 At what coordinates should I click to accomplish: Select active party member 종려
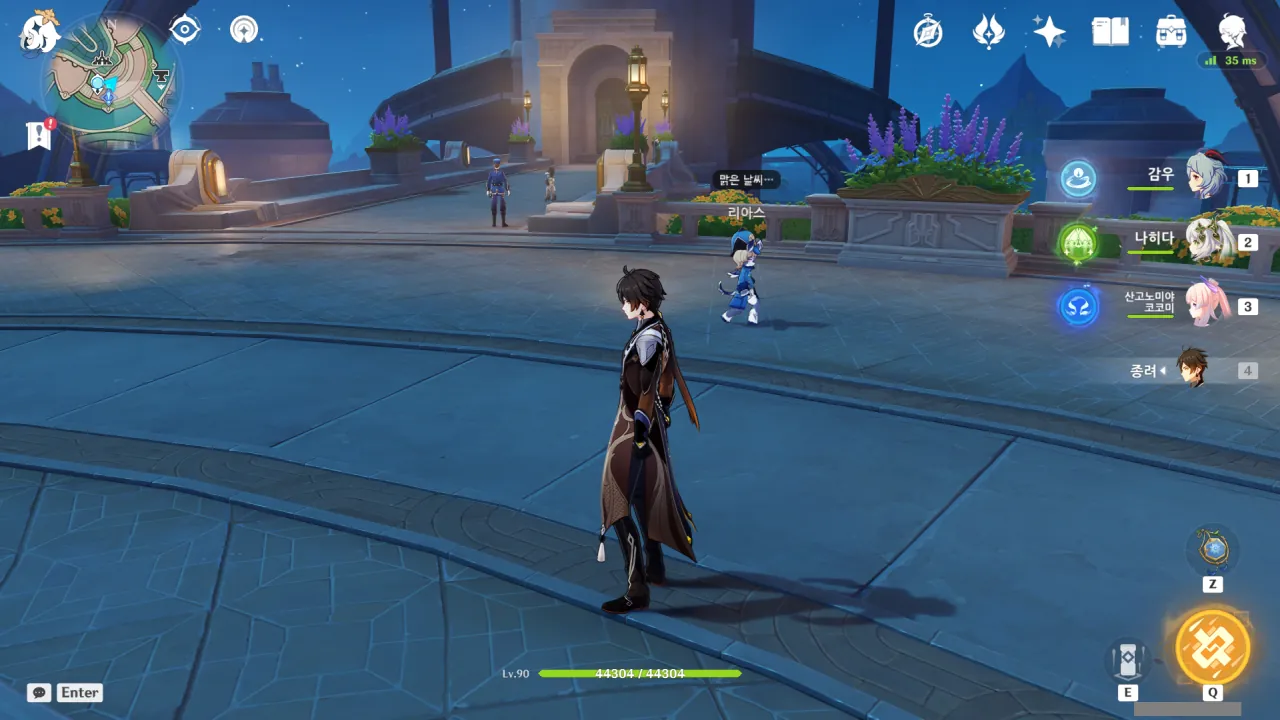(1192, 369)
